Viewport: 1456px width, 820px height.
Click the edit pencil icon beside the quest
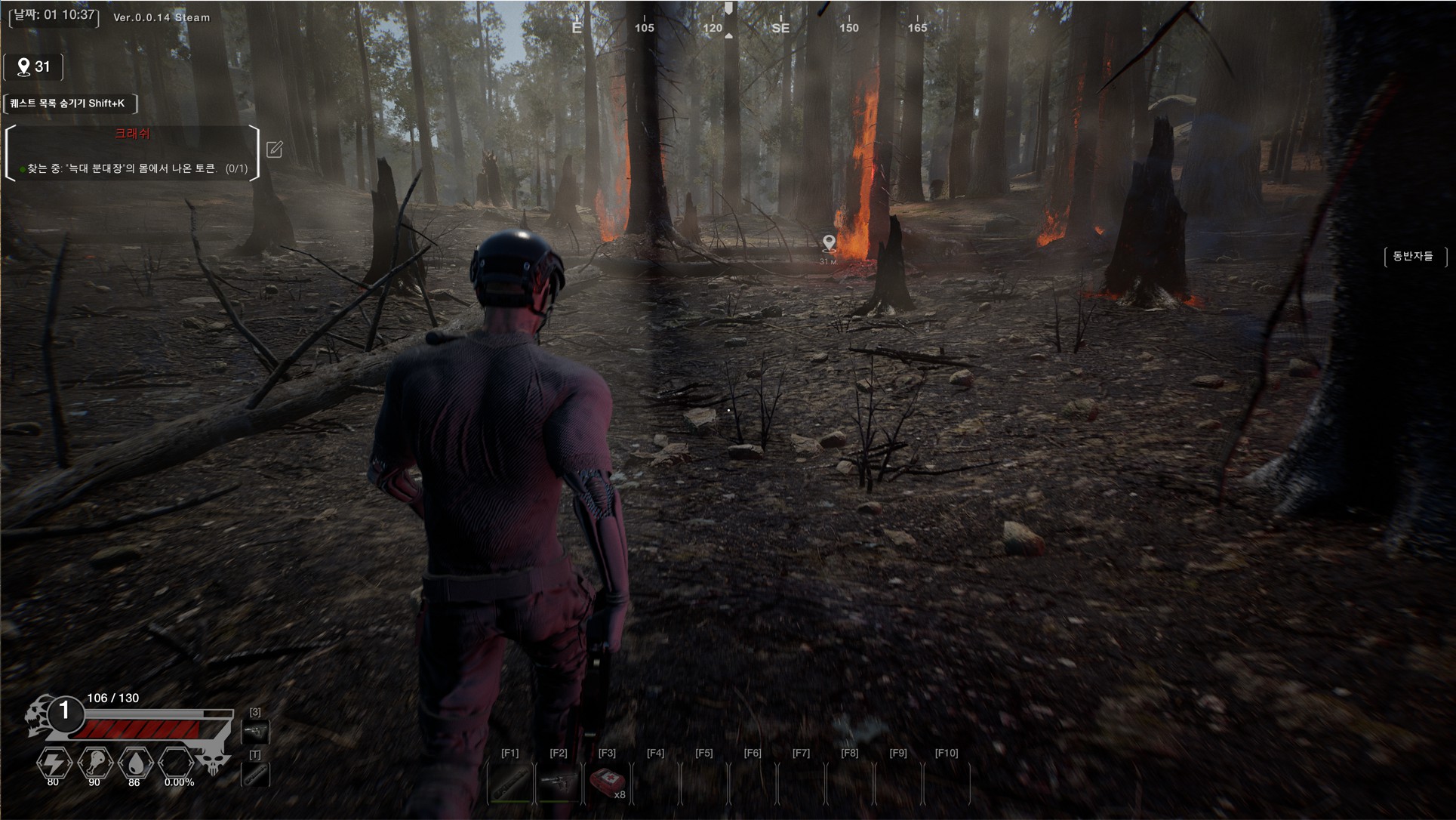[x=275, y=150]
